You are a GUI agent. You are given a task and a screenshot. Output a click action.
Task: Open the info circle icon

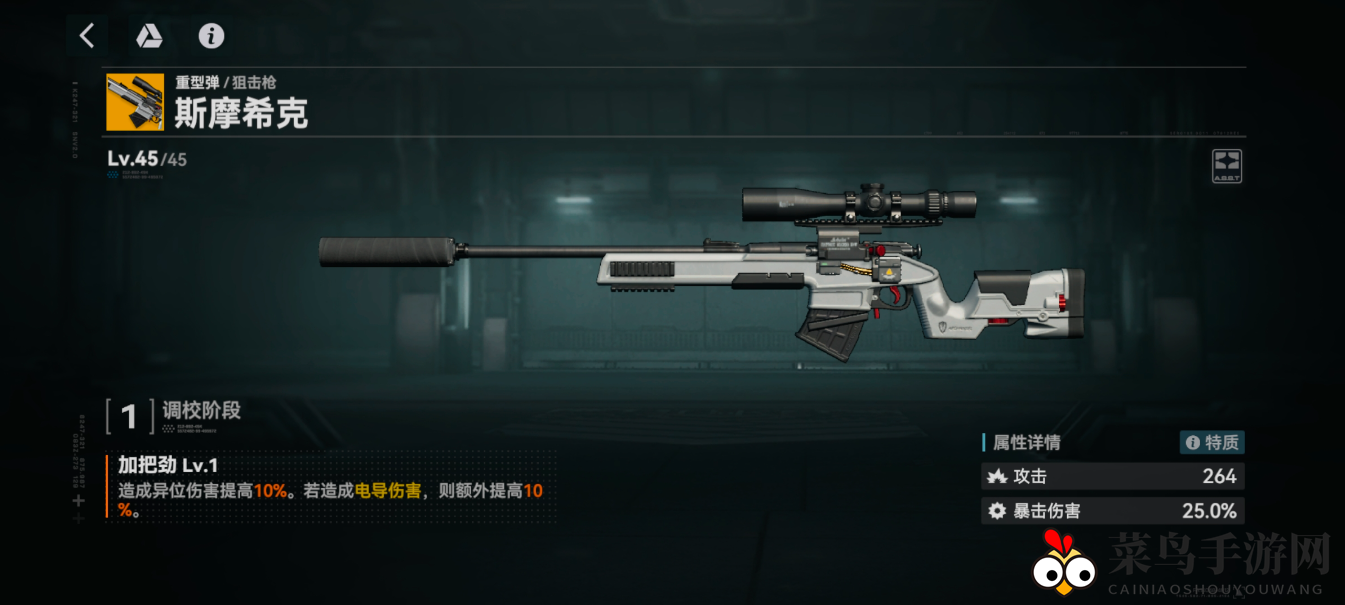pyautogui.click(x=211, y=36)
